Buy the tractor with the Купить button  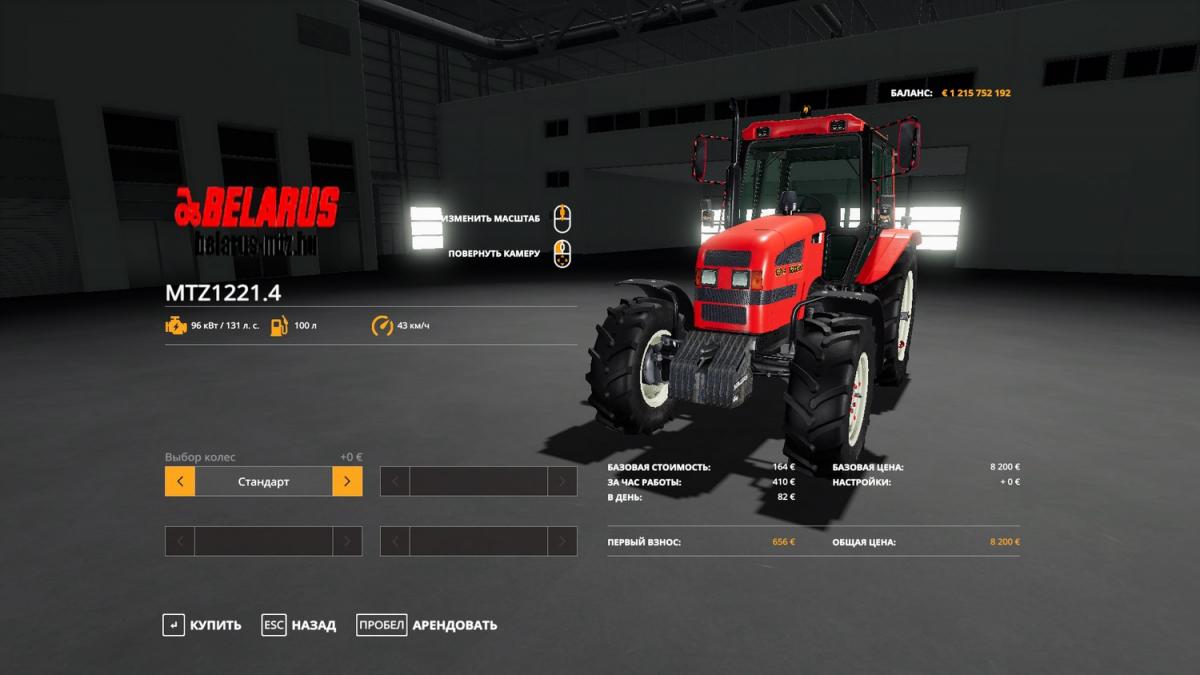pyautogui.click(x=203, y=626)
